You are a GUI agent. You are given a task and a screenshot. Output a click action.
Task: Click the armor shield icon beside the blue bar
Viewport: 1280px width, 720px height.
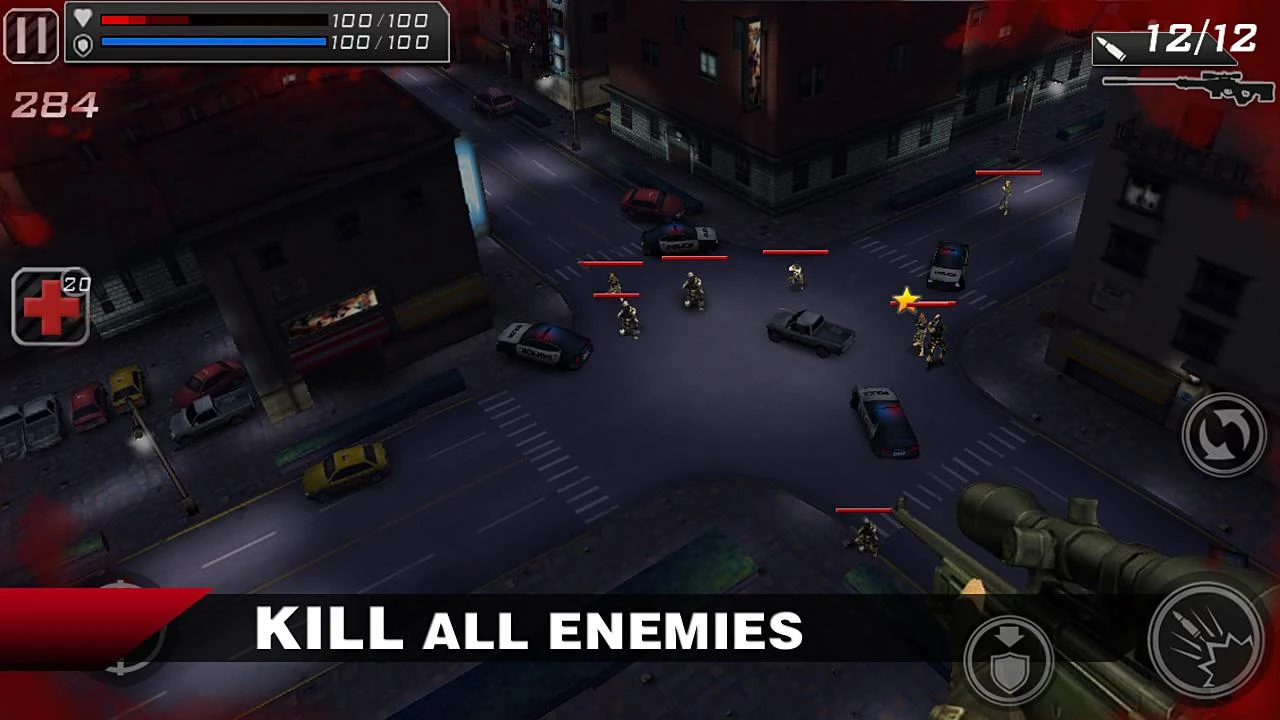(82, 42)
